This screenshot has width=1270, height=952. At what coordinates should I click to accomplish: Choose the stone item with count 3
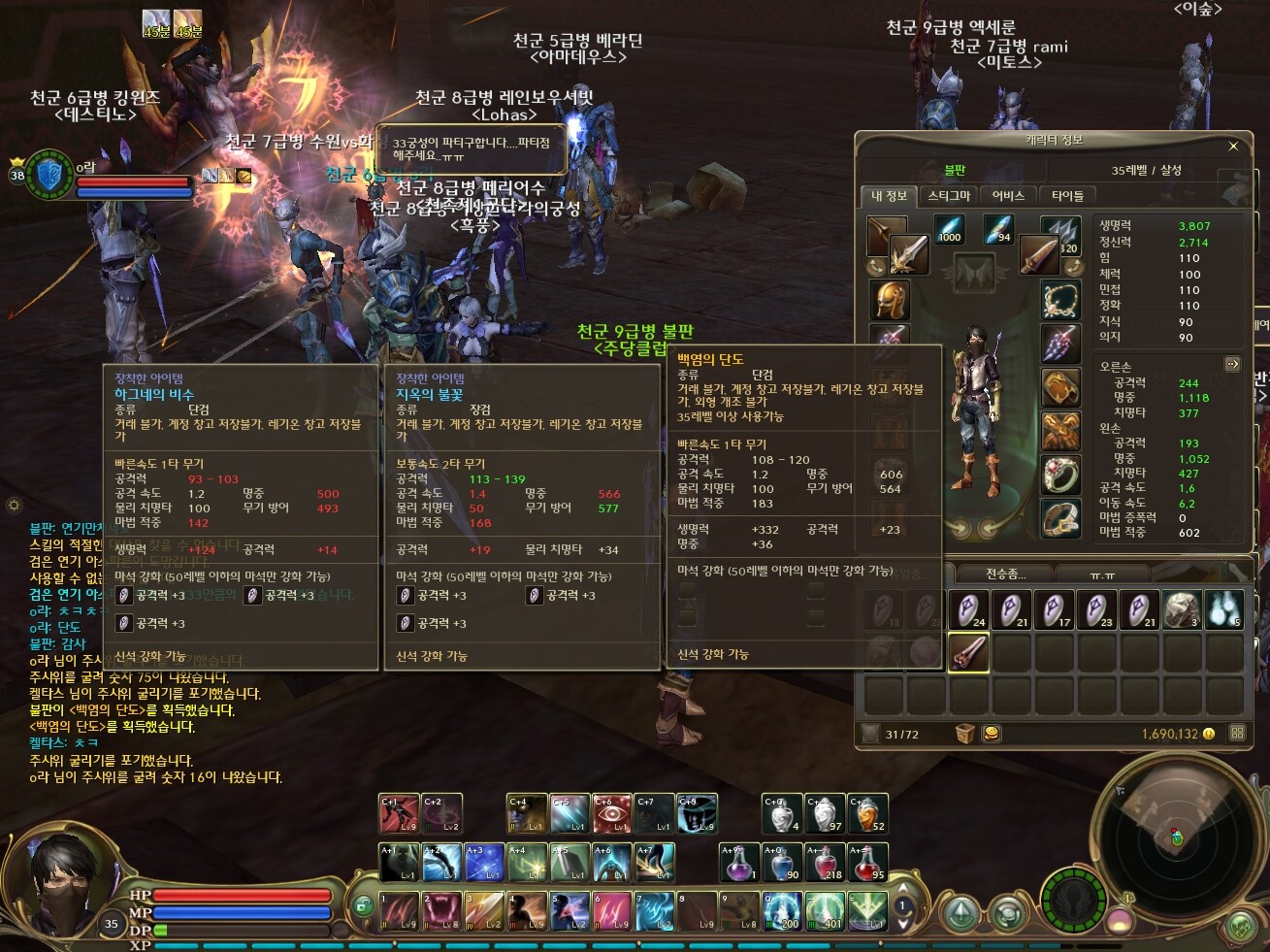1182,610
